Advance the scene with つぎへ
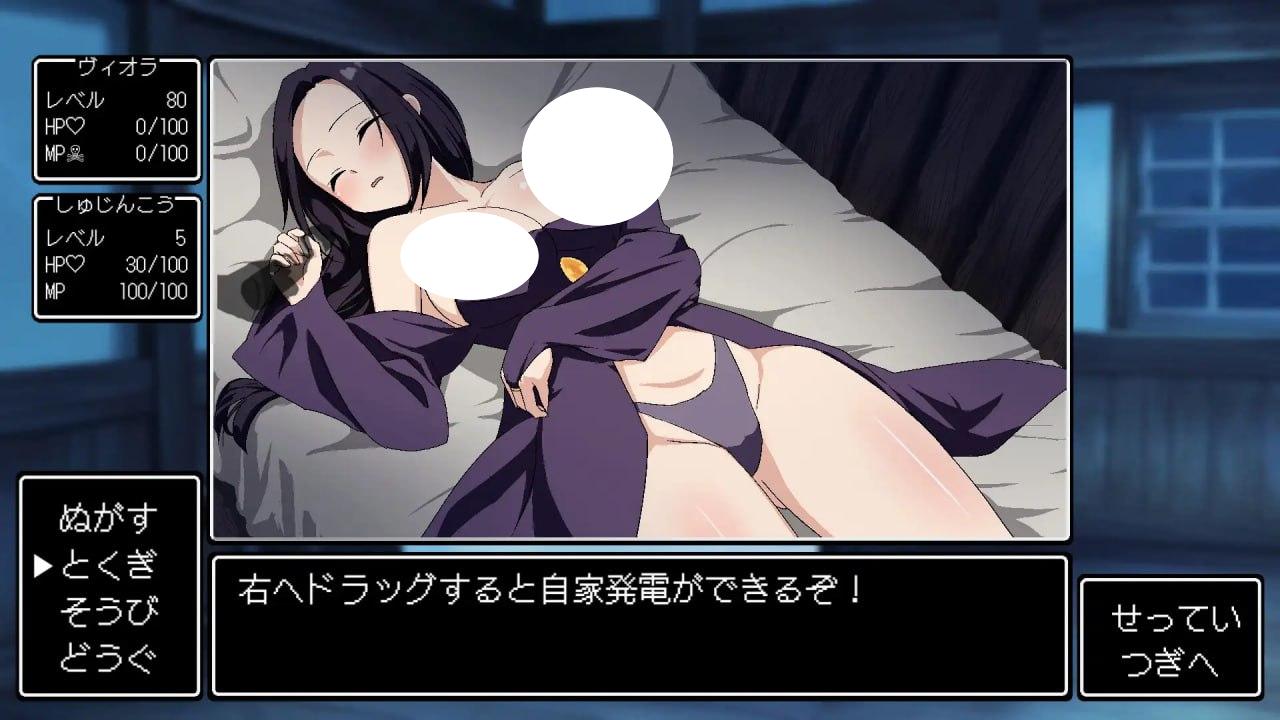 (1172, 661)
